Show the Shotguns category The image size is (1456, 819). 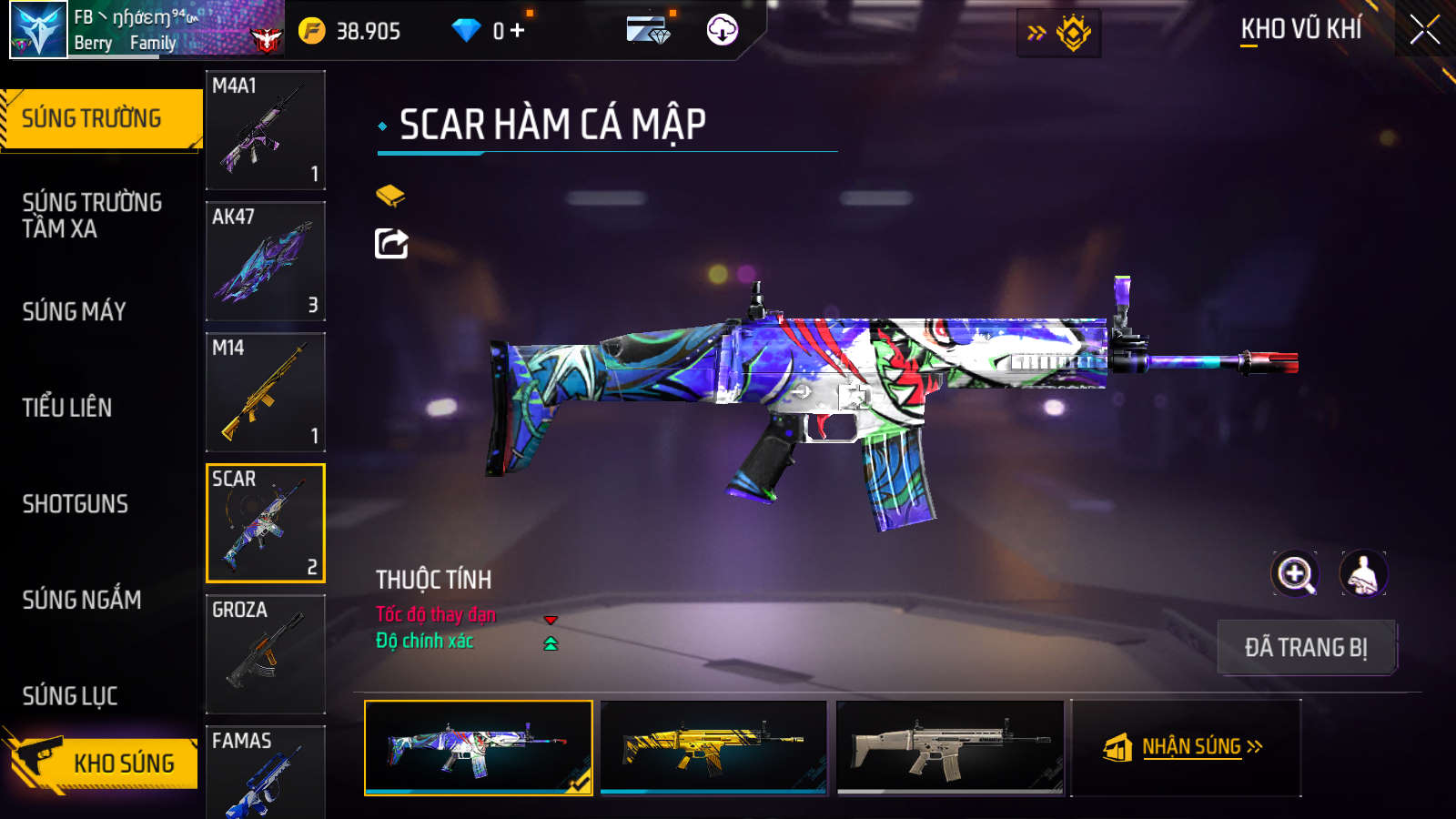tap(76, 504)
